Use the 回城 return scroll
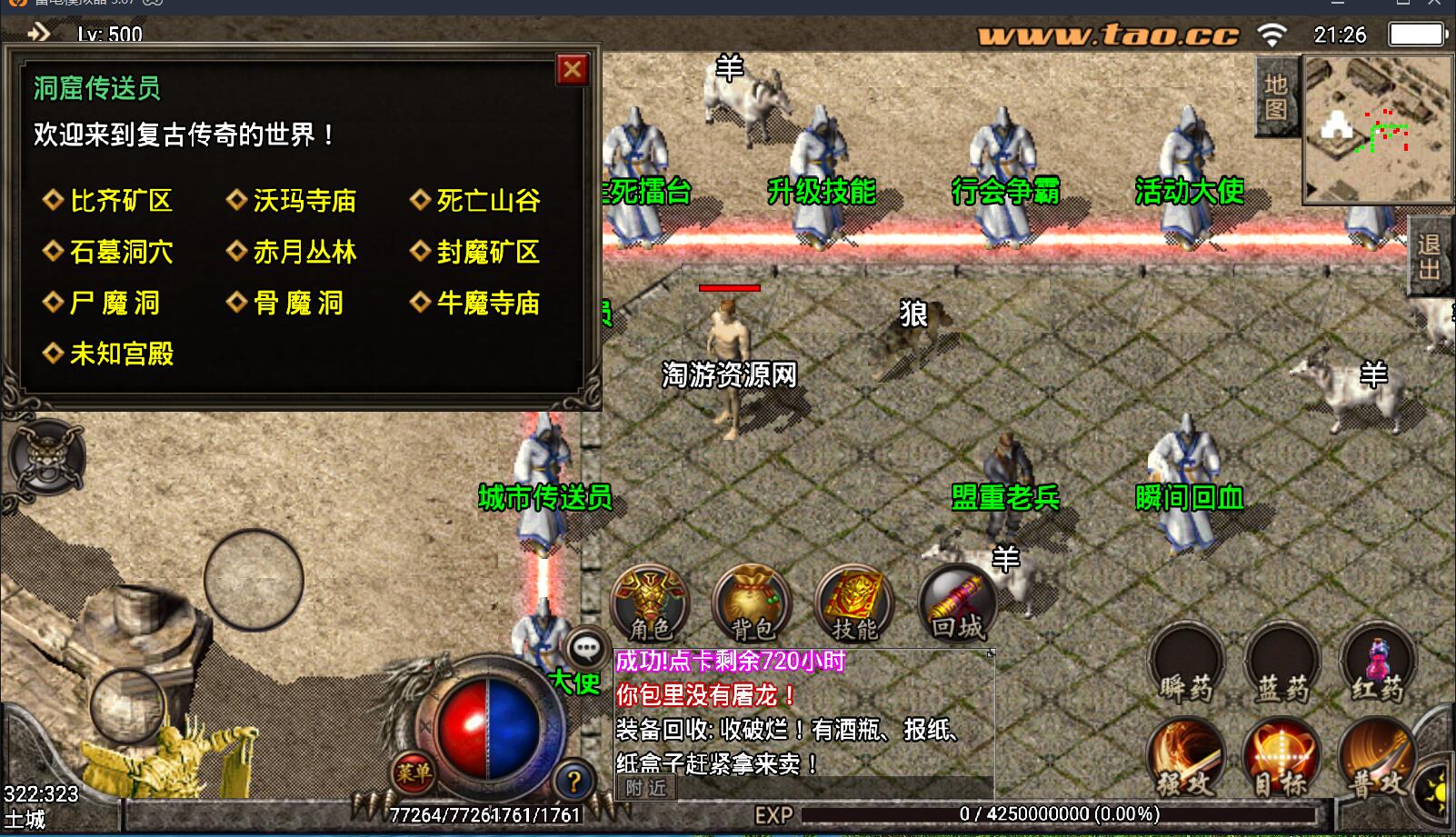This screenshot has height=837, width=1456. (x=957, y=603)
